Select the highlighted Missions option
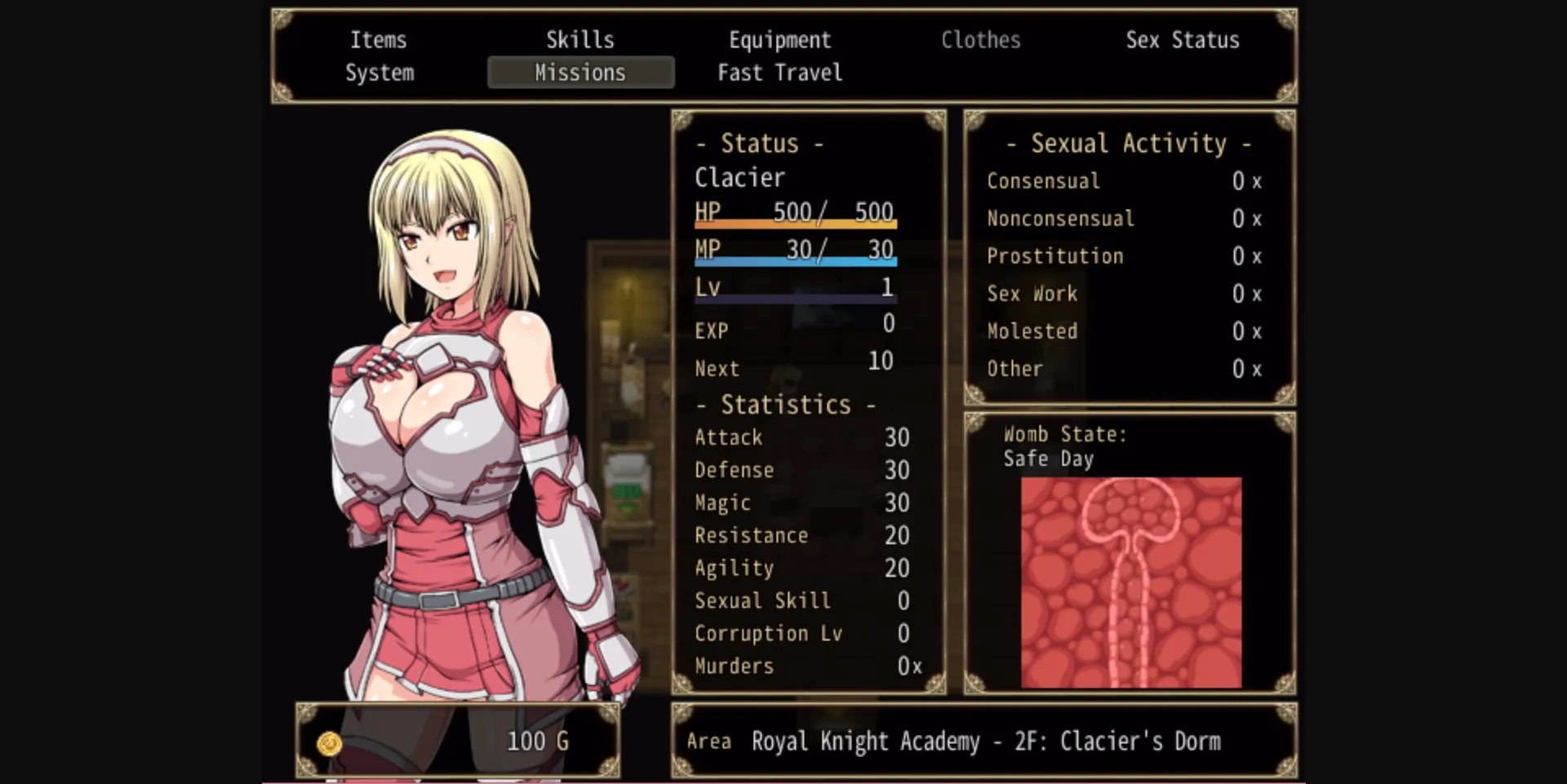This screenshot has width=1567, height=784. point(580,73)
